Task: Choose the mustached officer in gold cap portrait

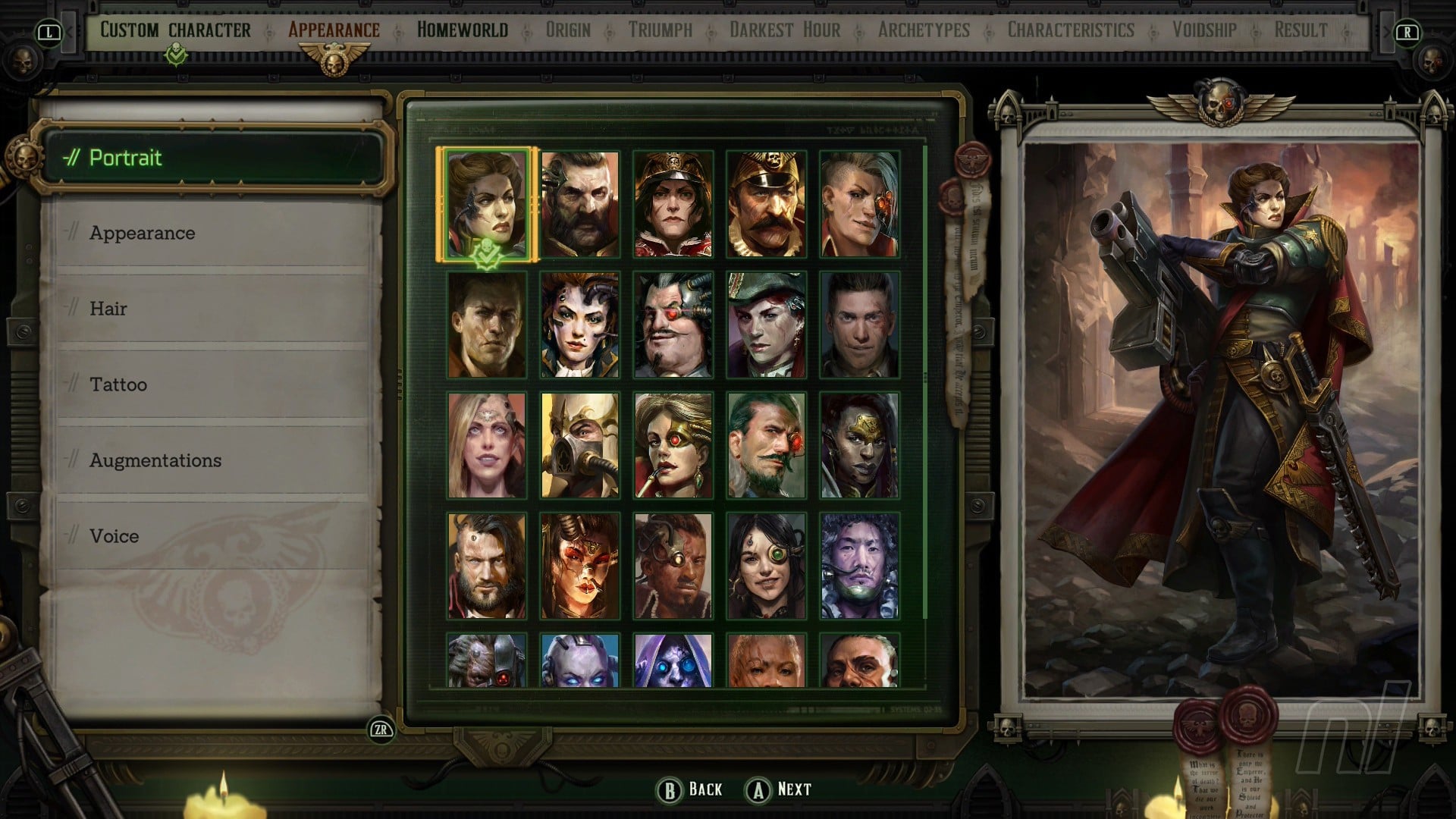Action: point(766,204)
